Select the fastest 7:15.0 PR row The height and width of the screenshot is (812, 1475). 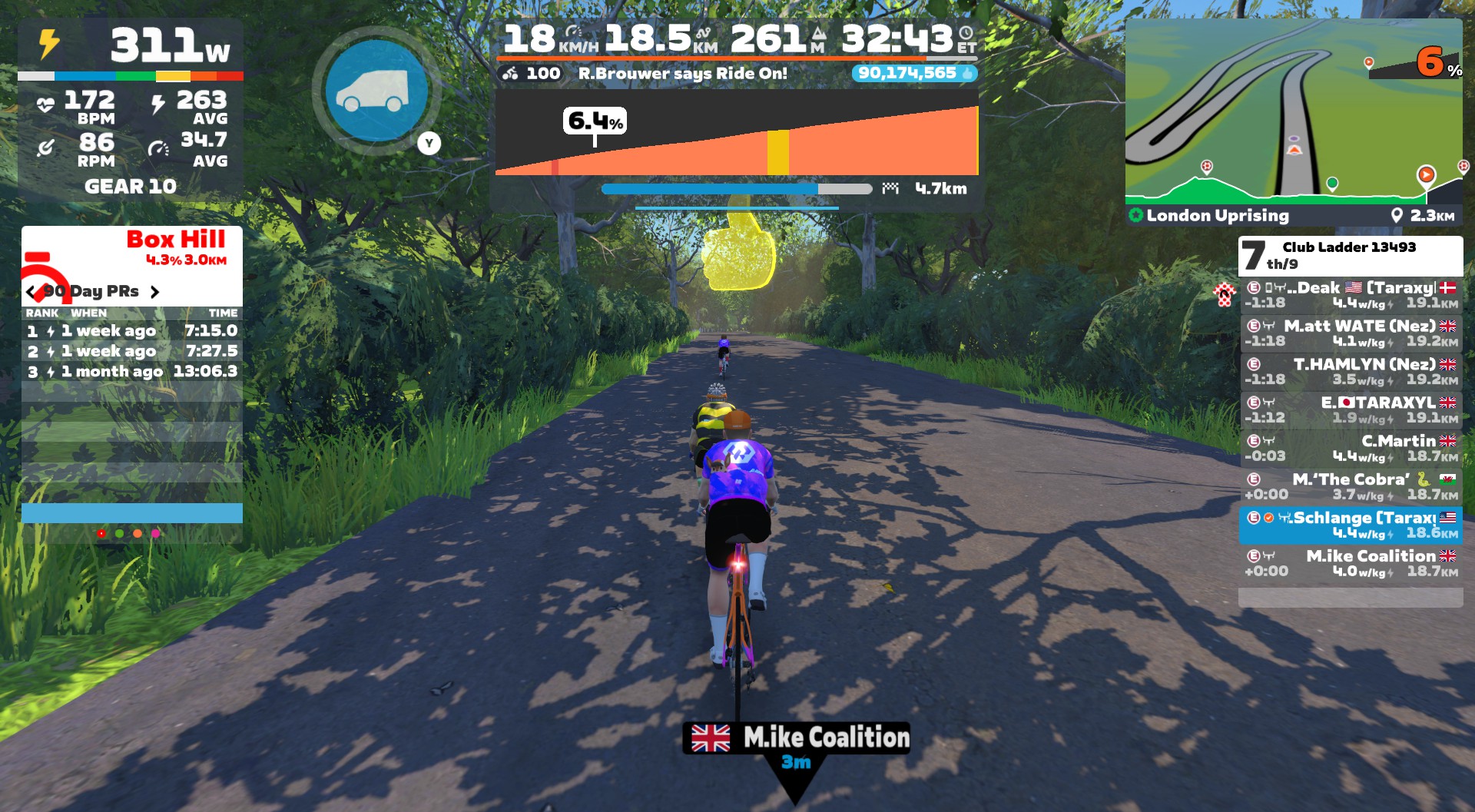click(x=132, y=331)
